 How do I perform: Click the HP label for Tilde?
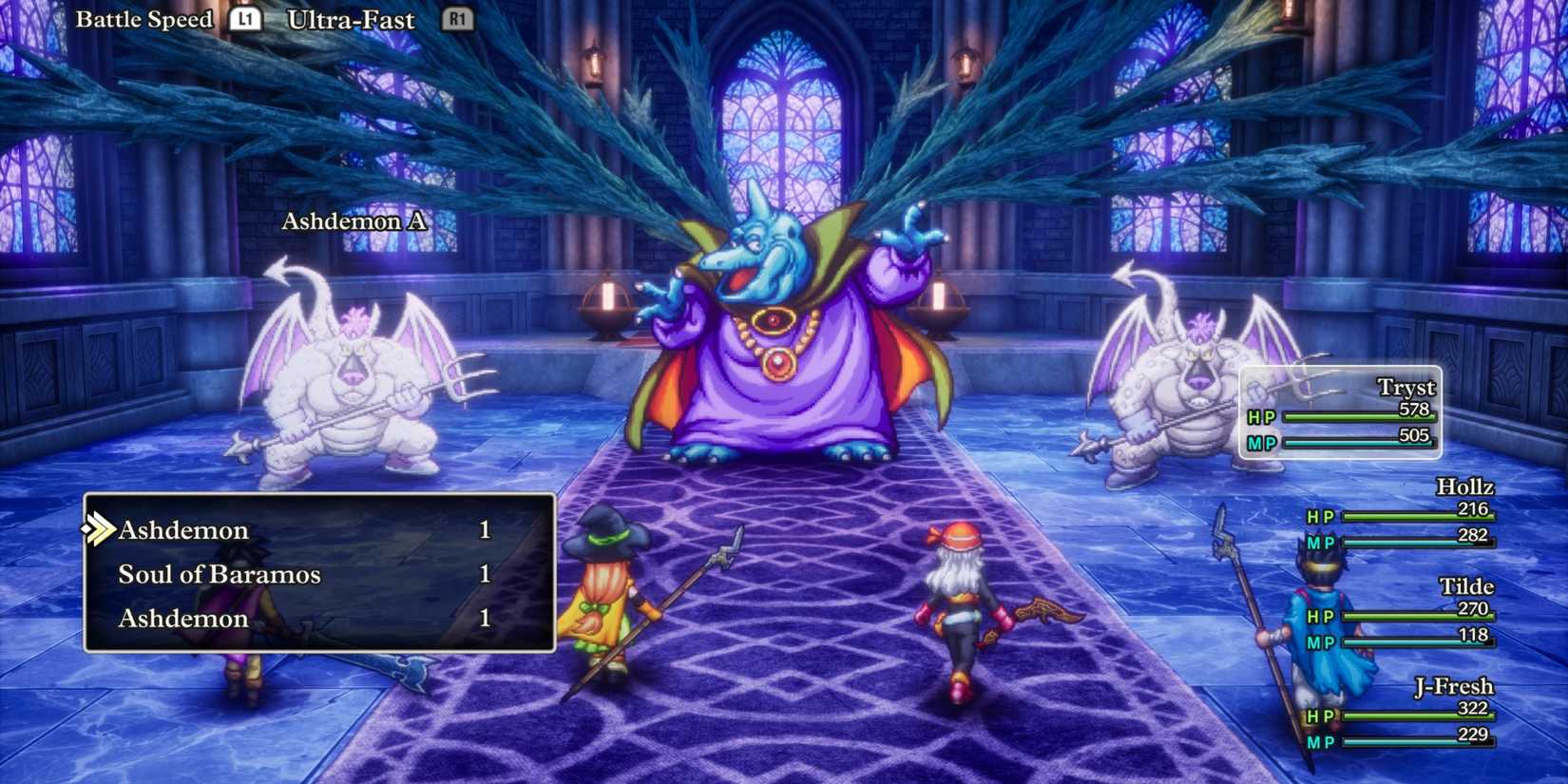coord(1321,615)
